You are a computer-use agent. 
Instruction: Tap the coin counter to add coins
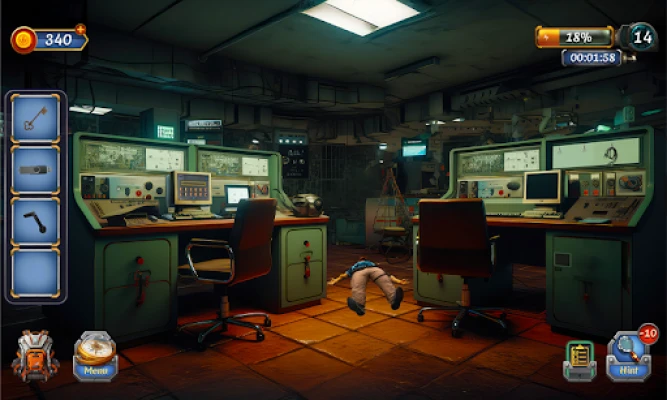click(x=50, y=40)
